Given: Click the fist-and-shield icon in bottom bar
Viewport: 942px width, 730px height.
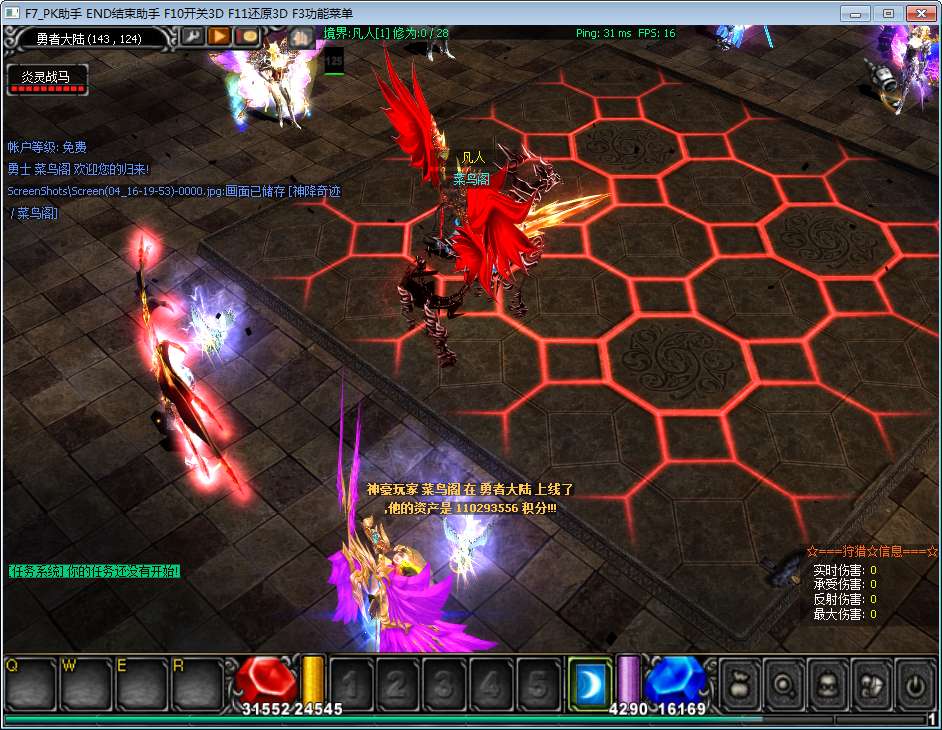Looking at the screenshot, I should (872, 685).
